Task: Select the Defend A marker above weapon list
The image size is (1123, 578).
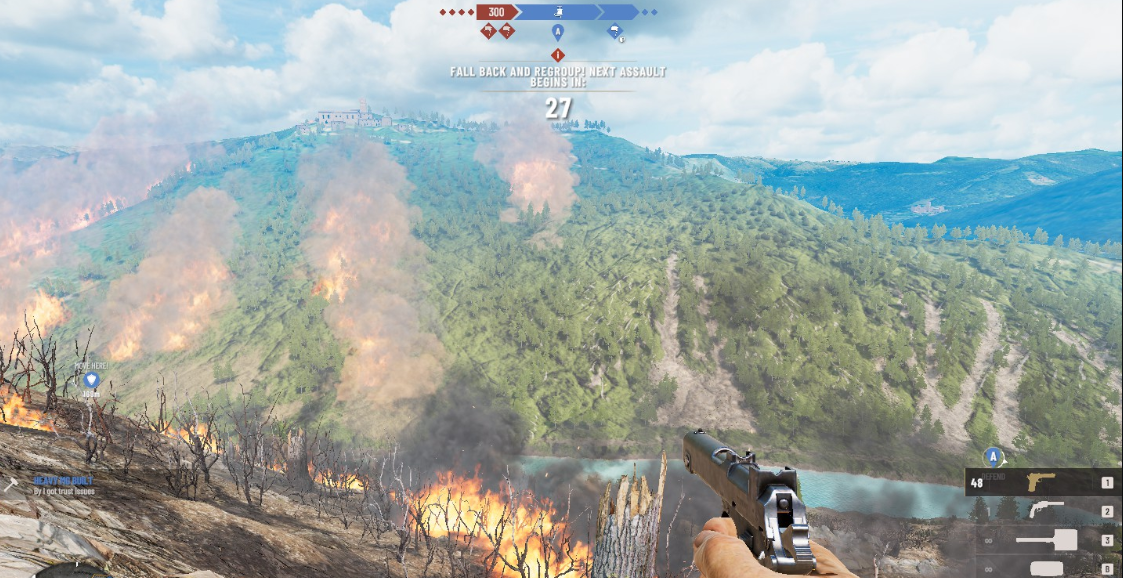Action: click(x=992, y=456)
